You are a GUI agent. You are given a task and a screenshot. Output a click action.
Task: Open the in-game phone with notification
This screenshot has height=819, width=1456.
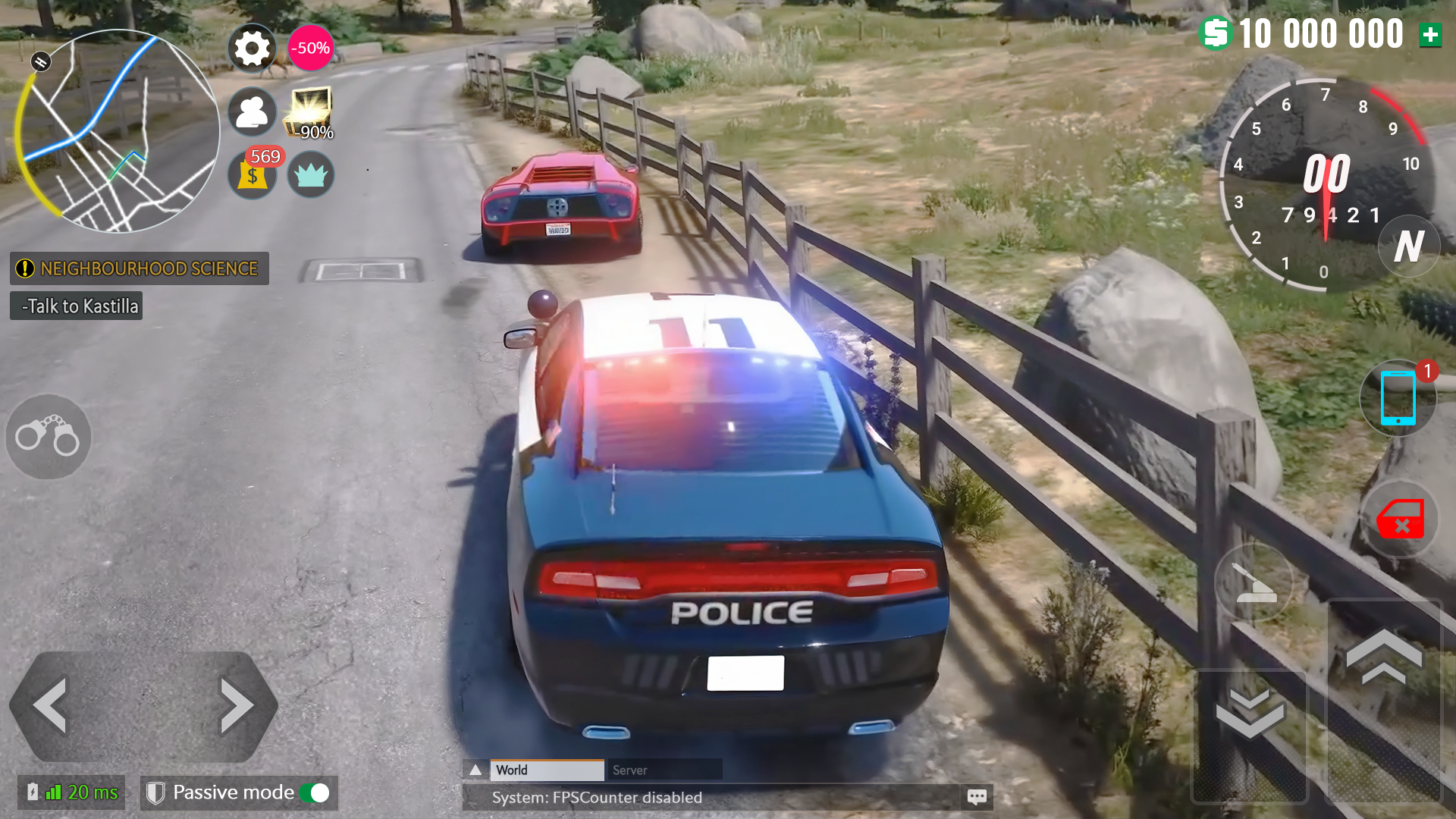tap(1398, 397)
